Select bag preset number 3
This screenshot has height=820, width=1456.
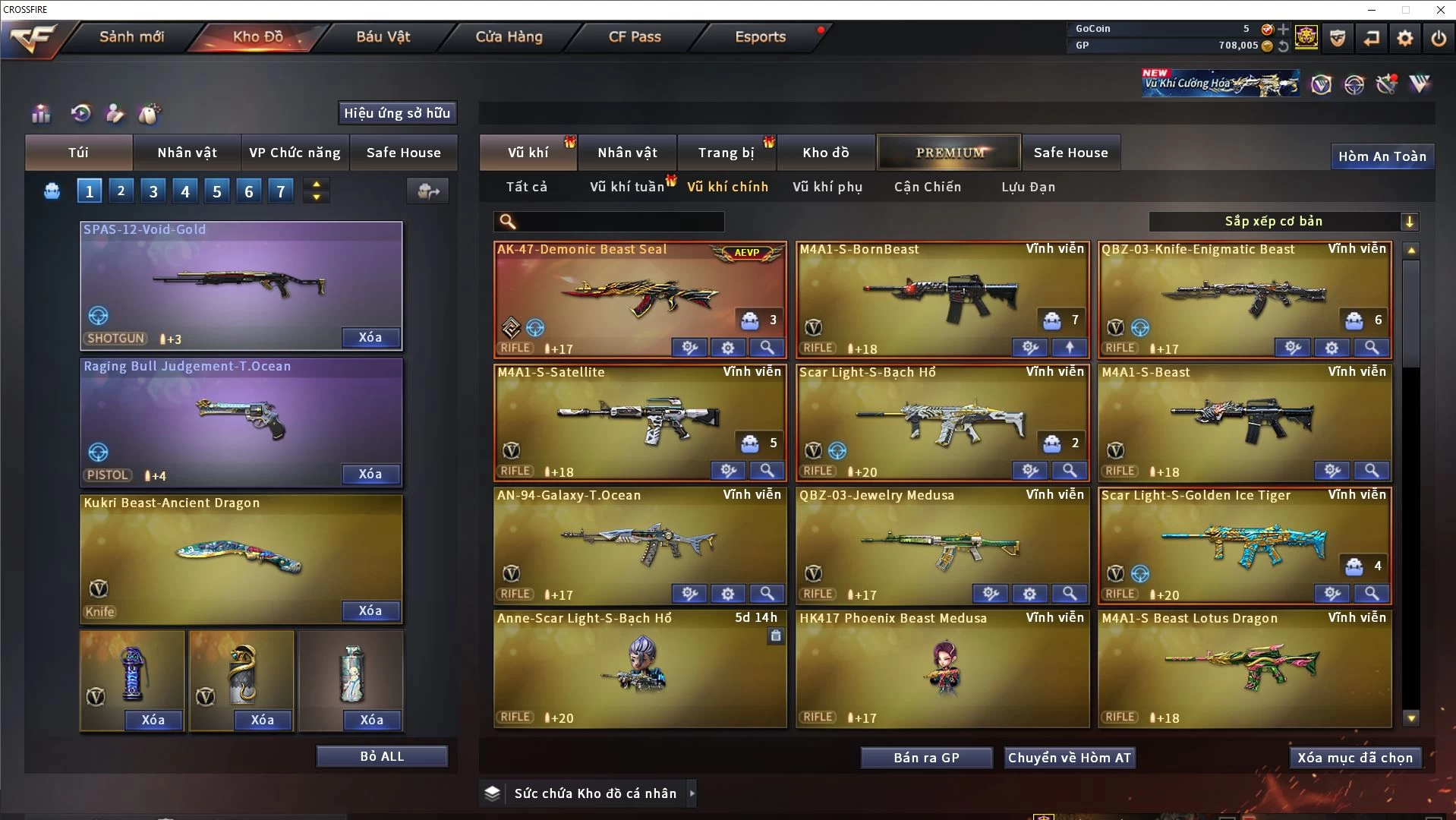pyautogui.click(x=153, y=191)
